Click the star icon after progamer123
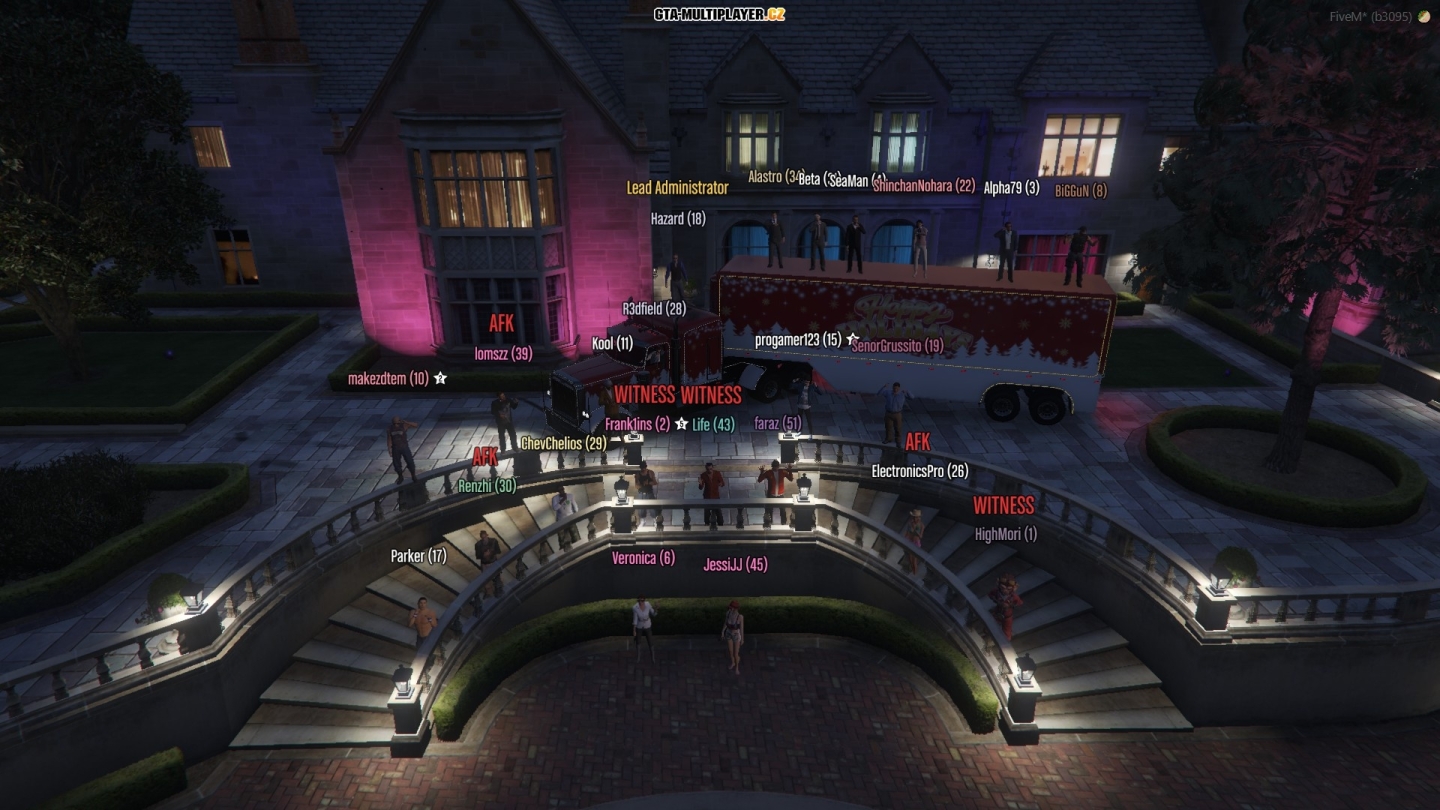The image size is (1440, 810). pyautogui.click(x=851, y=339)
